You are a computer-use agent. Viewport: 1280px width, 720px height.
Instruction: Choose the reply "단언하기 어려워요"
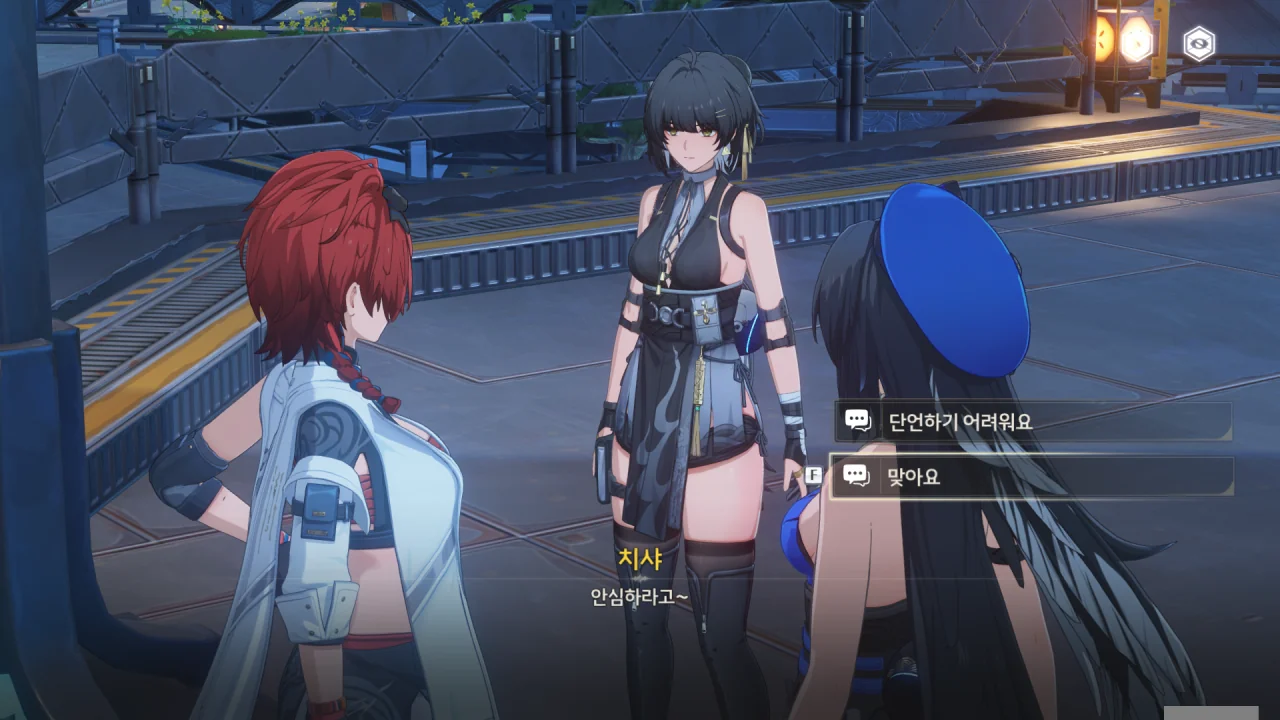click(1032, 421)
